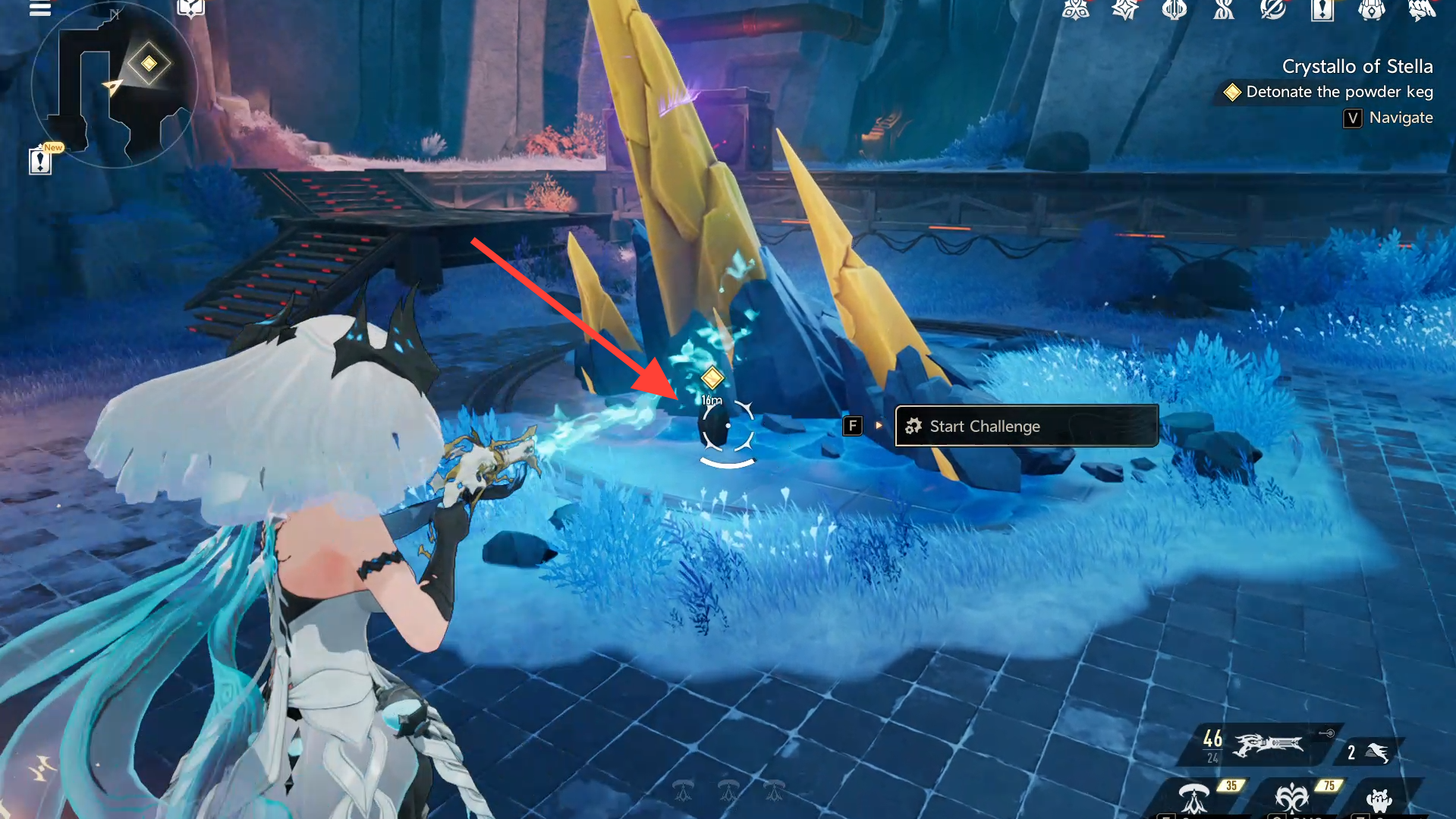Open the exclamation card icon in top bar
Screen dimensions: 1456x819
point(1322,10)
